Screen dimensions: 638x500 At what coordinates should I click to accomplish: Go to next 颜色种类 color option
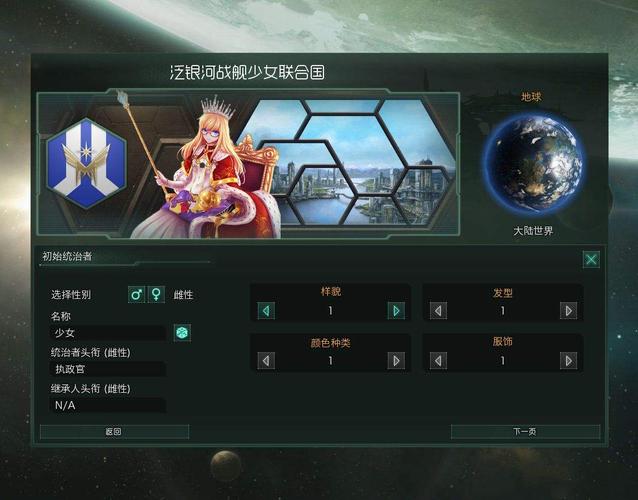[396, 360]
